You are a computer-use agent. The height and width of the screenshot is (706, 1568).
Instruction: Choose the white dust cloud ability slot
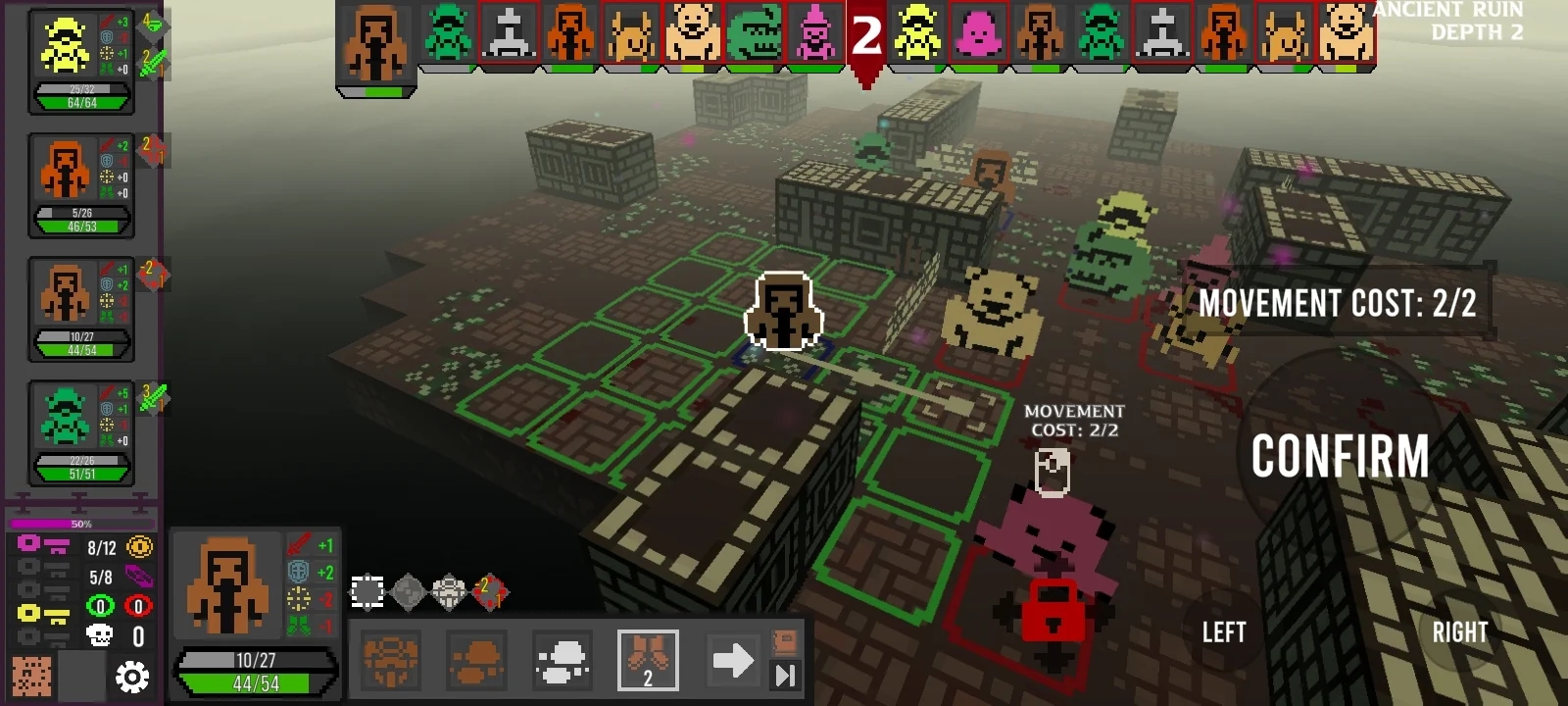[x=563, y=660]
